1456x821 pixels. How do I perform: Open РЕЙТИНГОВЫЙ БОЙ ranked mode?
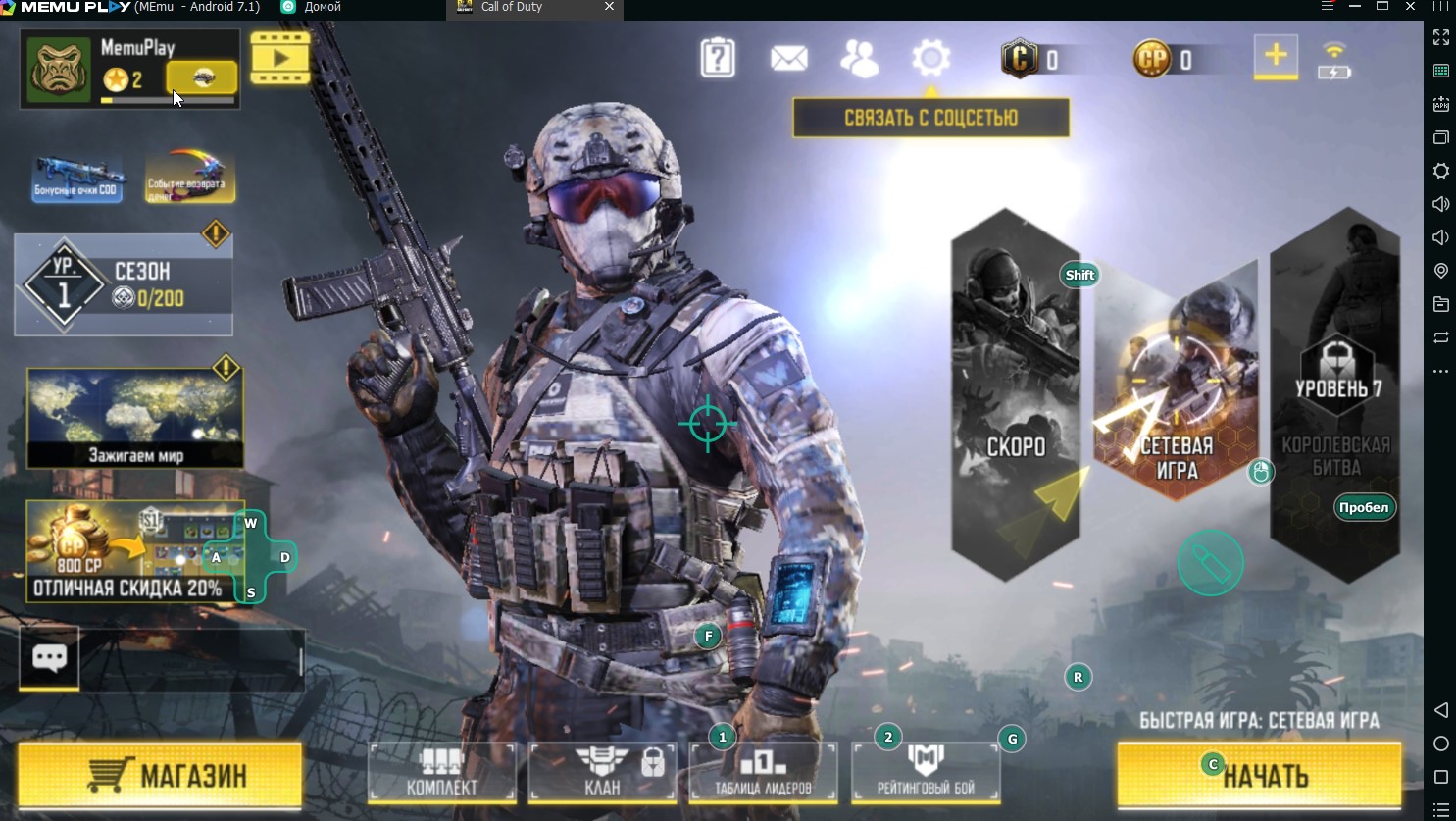pos(926,772)
